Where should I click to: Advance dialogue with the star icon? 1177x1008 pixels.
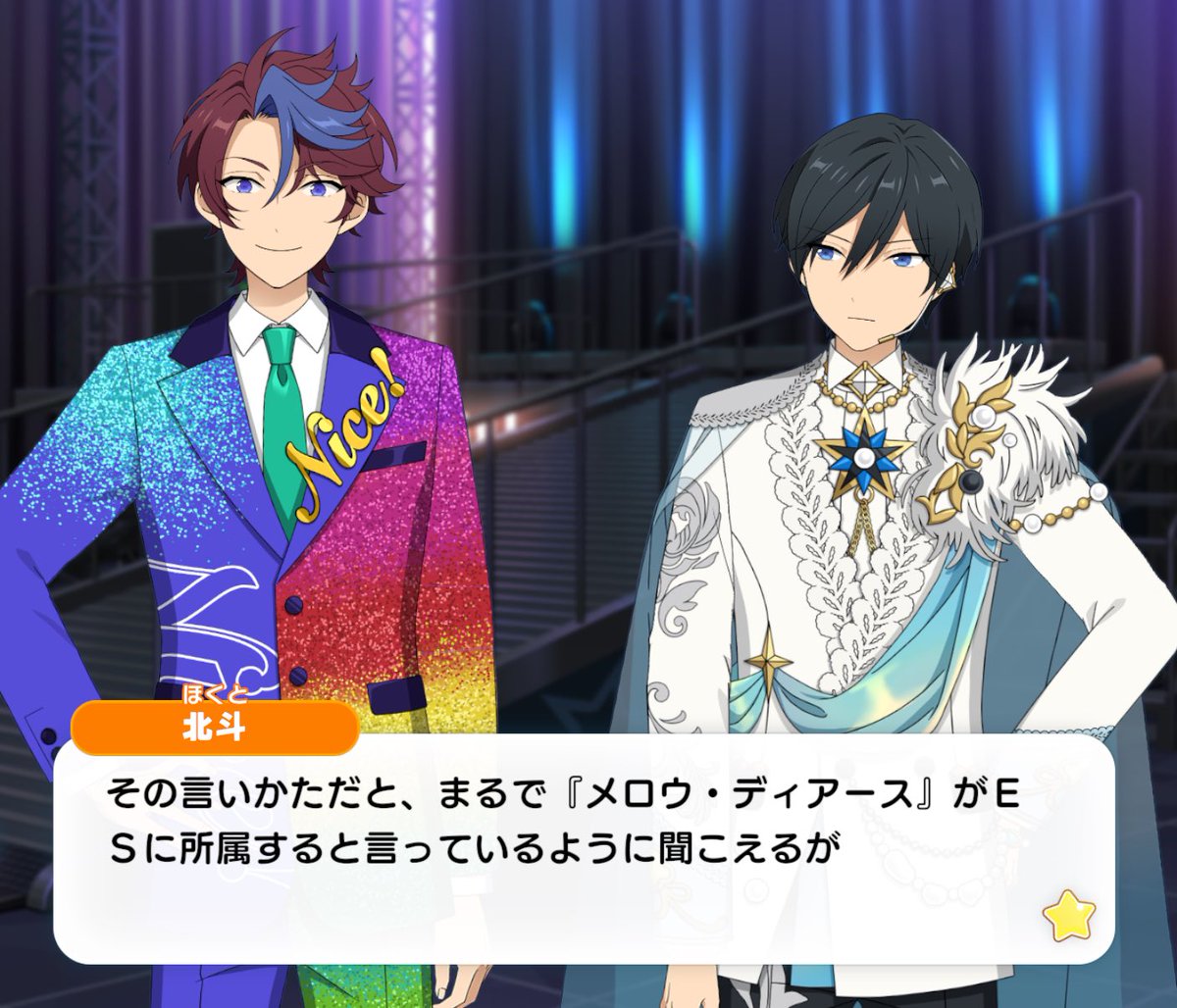(x=1068, y=919)
